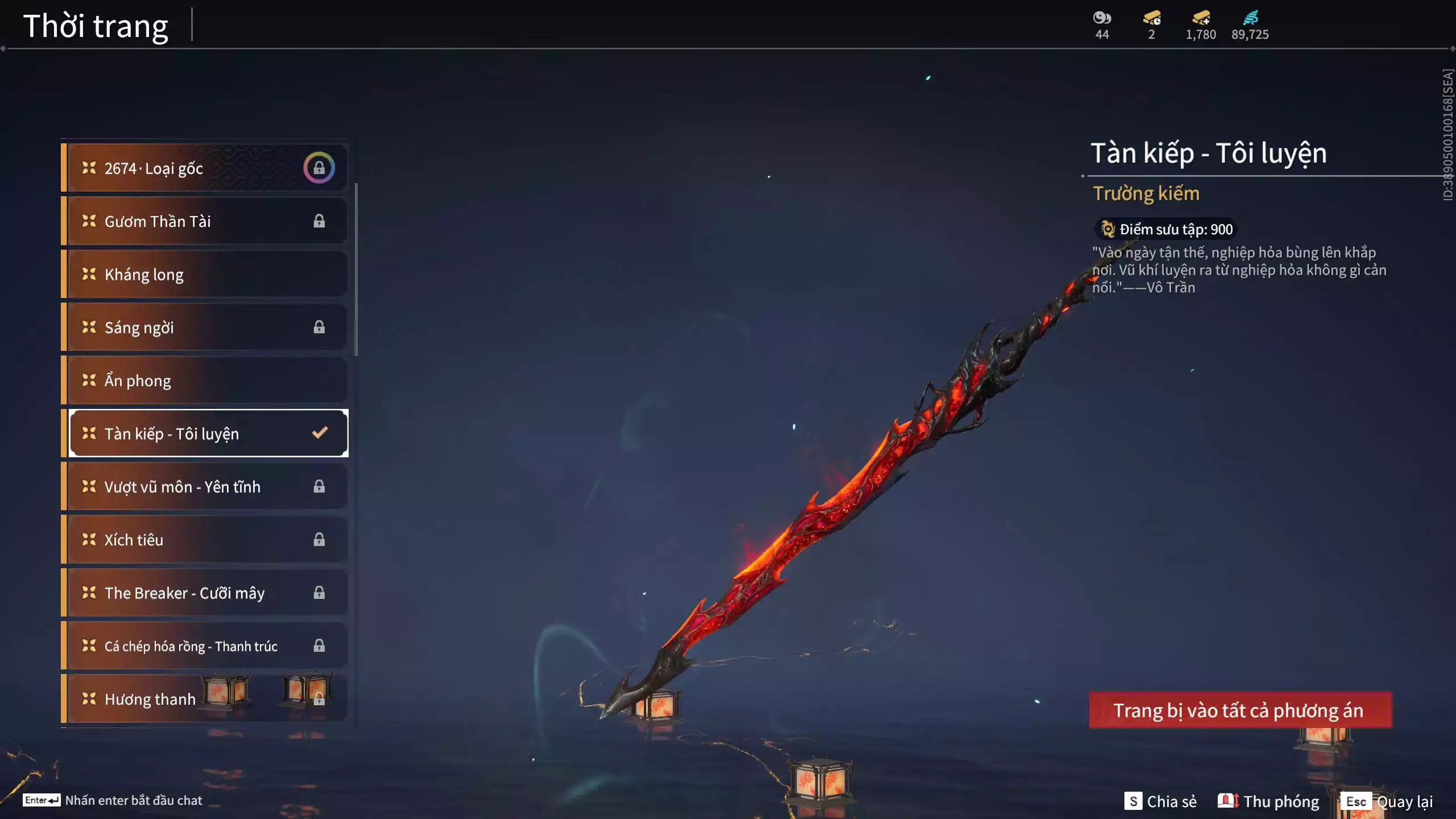Click Thu phóng zoom control
The width and height of the screenshot is (1456, 819).
click(x=1268, y=801)
